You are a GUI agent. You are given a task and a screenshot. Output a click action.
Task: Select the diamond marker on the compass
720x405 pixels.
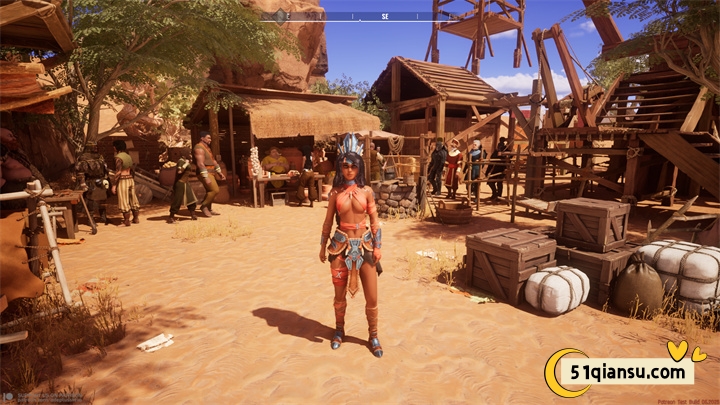pyautogui.click(x=280, y=16)
